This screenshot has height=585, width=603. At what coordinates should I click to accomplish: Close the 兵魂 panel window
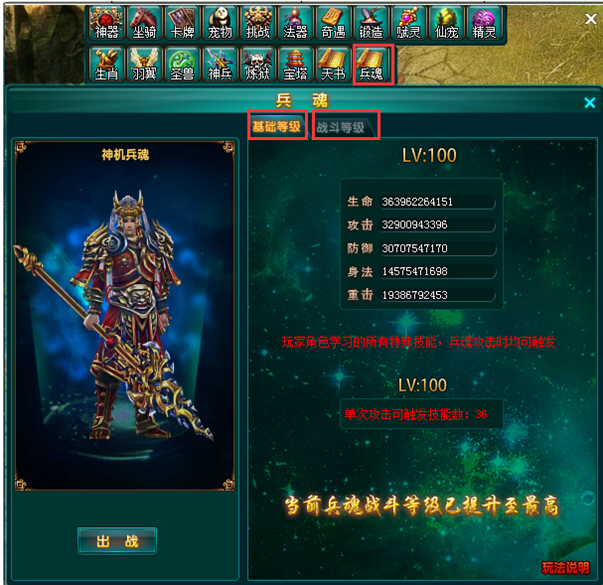tap(590, 102)
